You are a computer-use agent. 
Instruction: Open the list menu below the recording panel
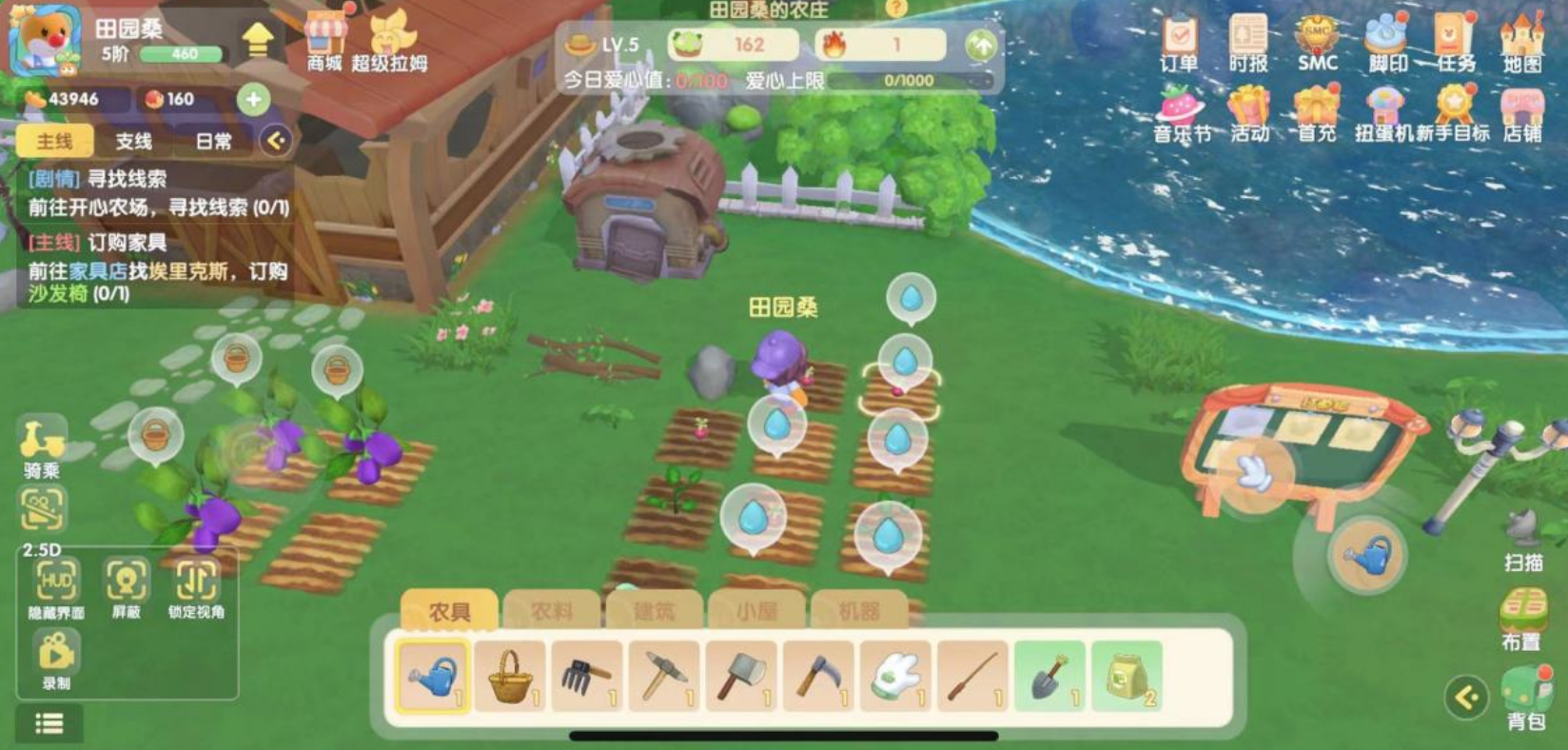coord(49,724)
